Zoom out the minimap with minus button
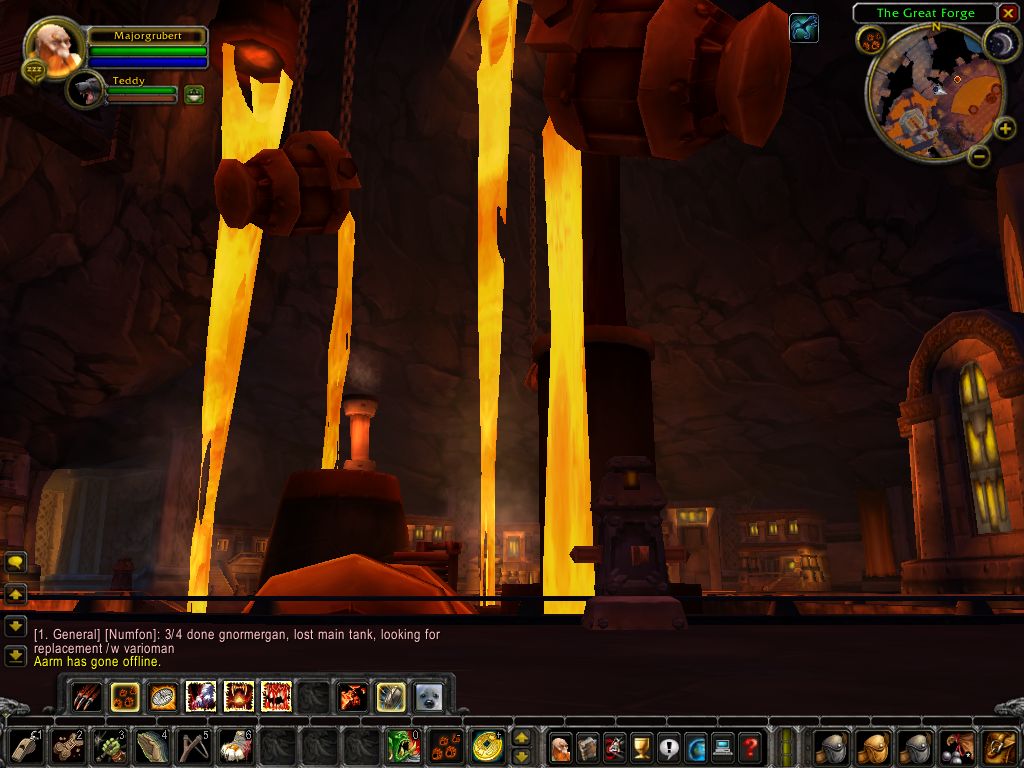This screenshot has width=1024, height=768. 979,155
